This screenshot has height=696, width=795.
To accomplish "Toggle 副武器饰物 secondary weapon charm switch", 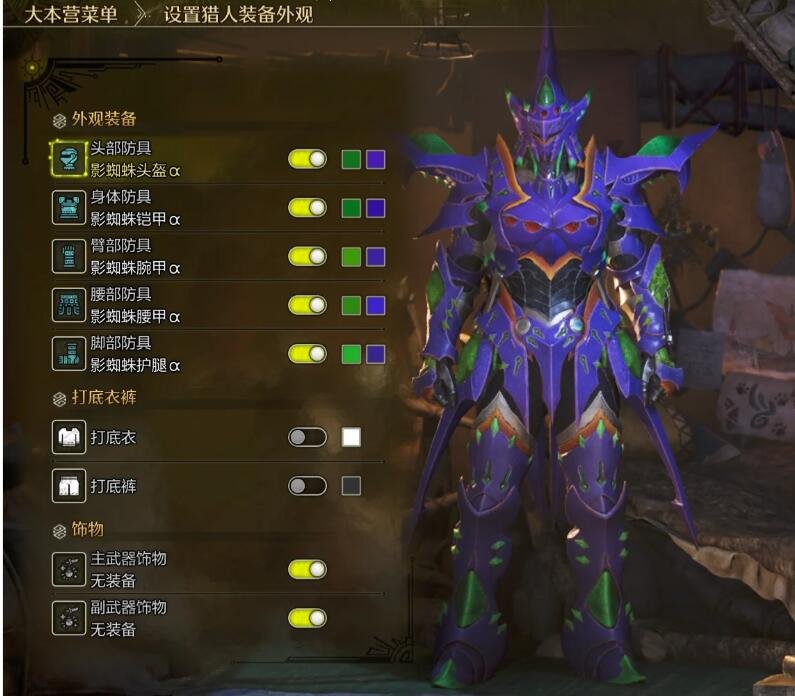I will coord(307,618).
